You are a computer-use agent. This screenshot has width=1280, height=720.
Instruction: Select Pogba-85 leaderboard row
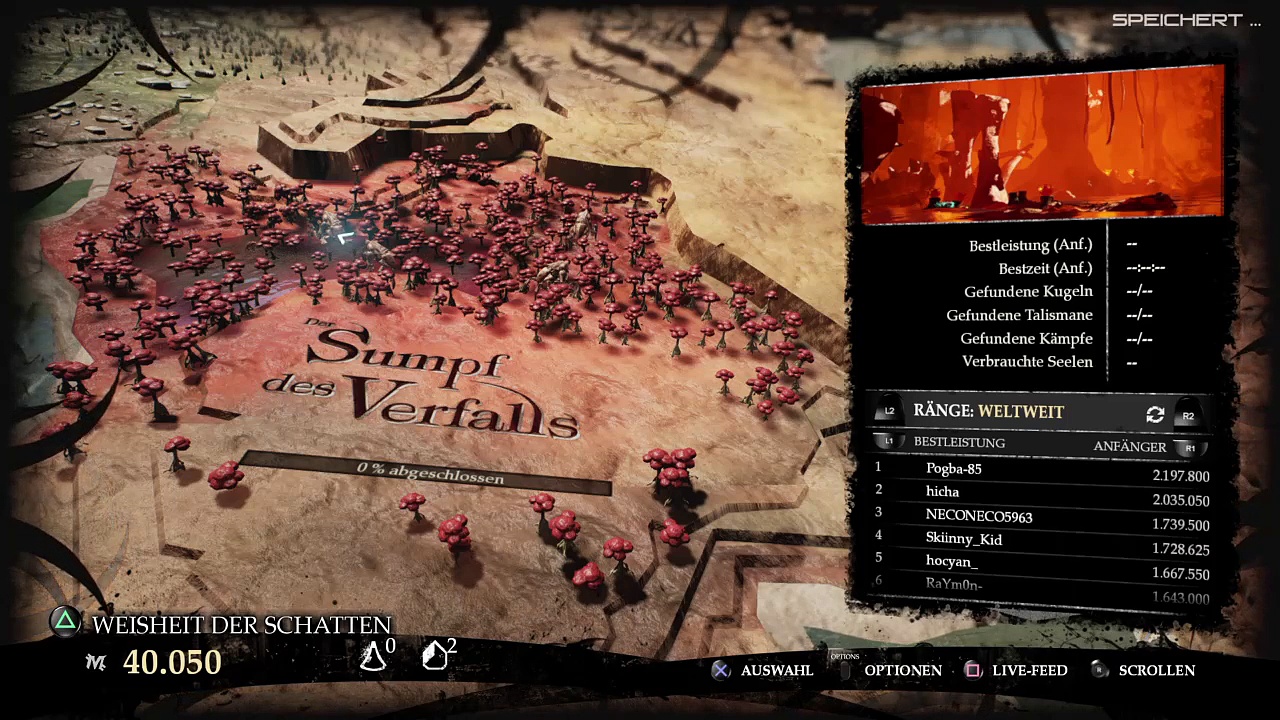(x=1042, y=471)
